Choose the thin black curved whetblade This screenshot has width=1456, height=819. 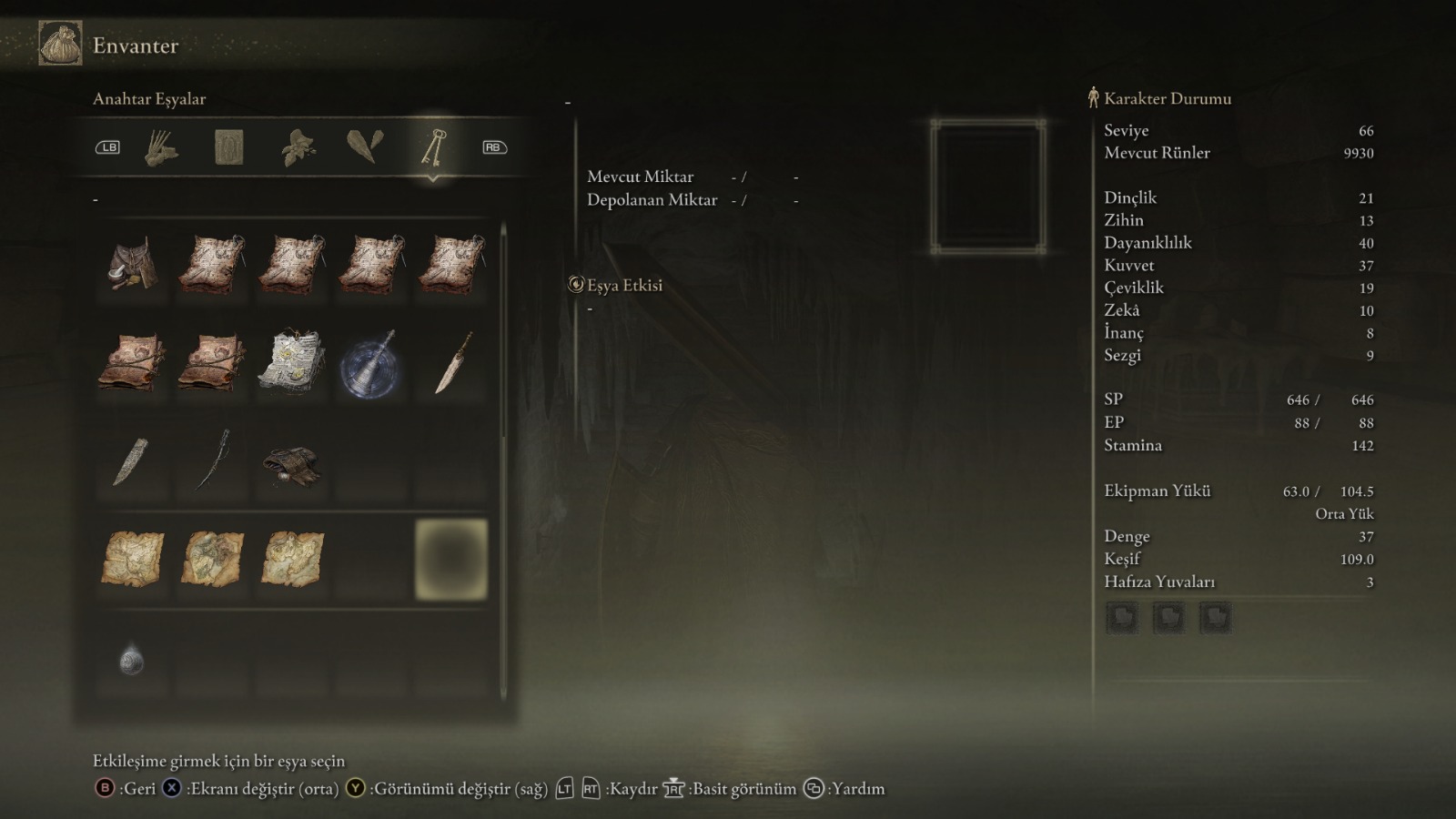(212, 460)
